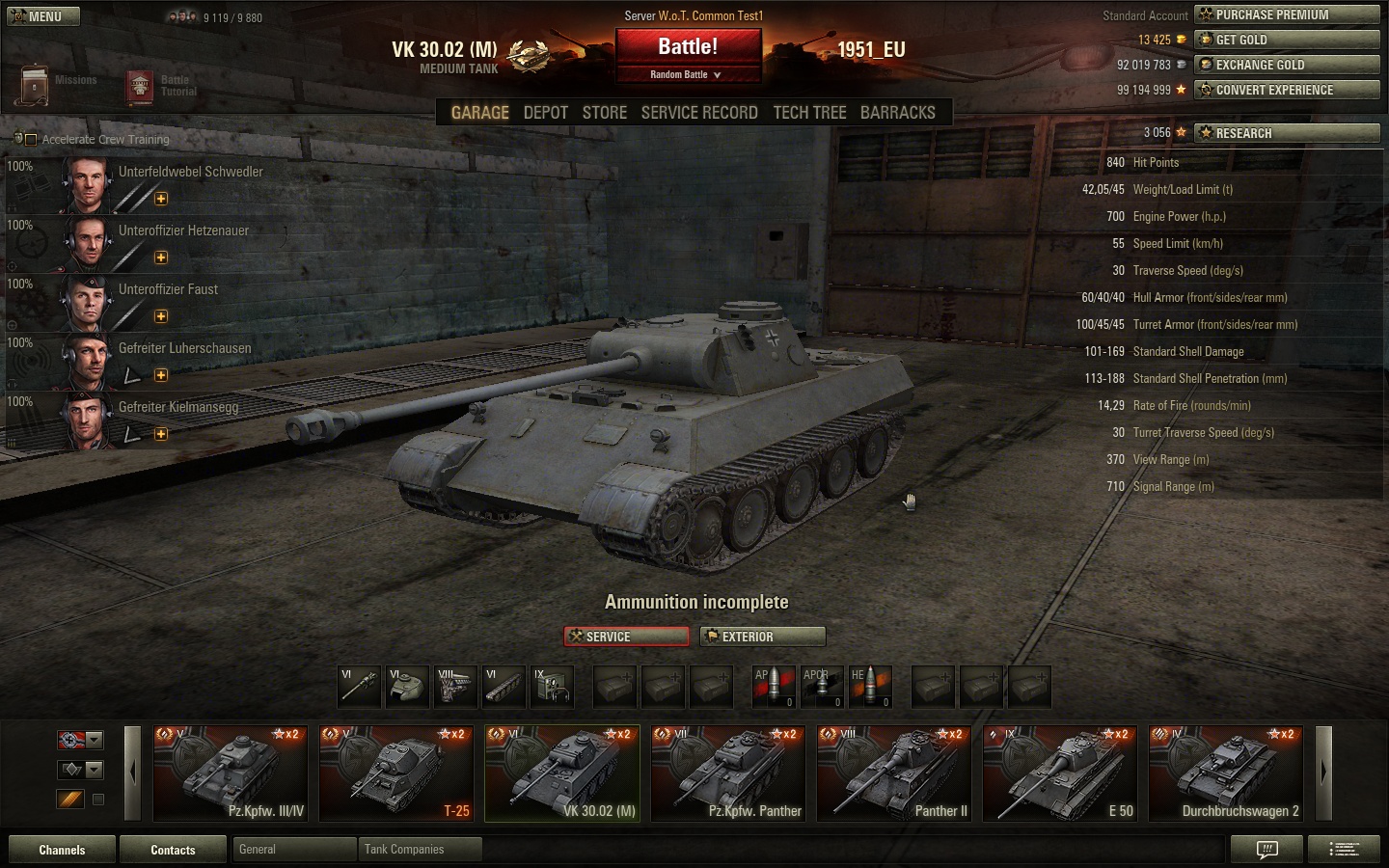
Task: Toggle the Accelerate Crew Training checkbox
Action: tap(31, 140)
